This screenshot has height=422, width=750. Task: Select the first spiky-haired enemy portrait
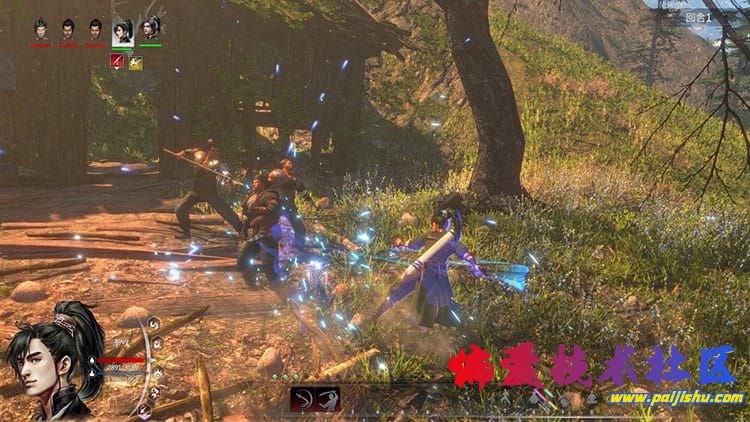pos(41,30)
